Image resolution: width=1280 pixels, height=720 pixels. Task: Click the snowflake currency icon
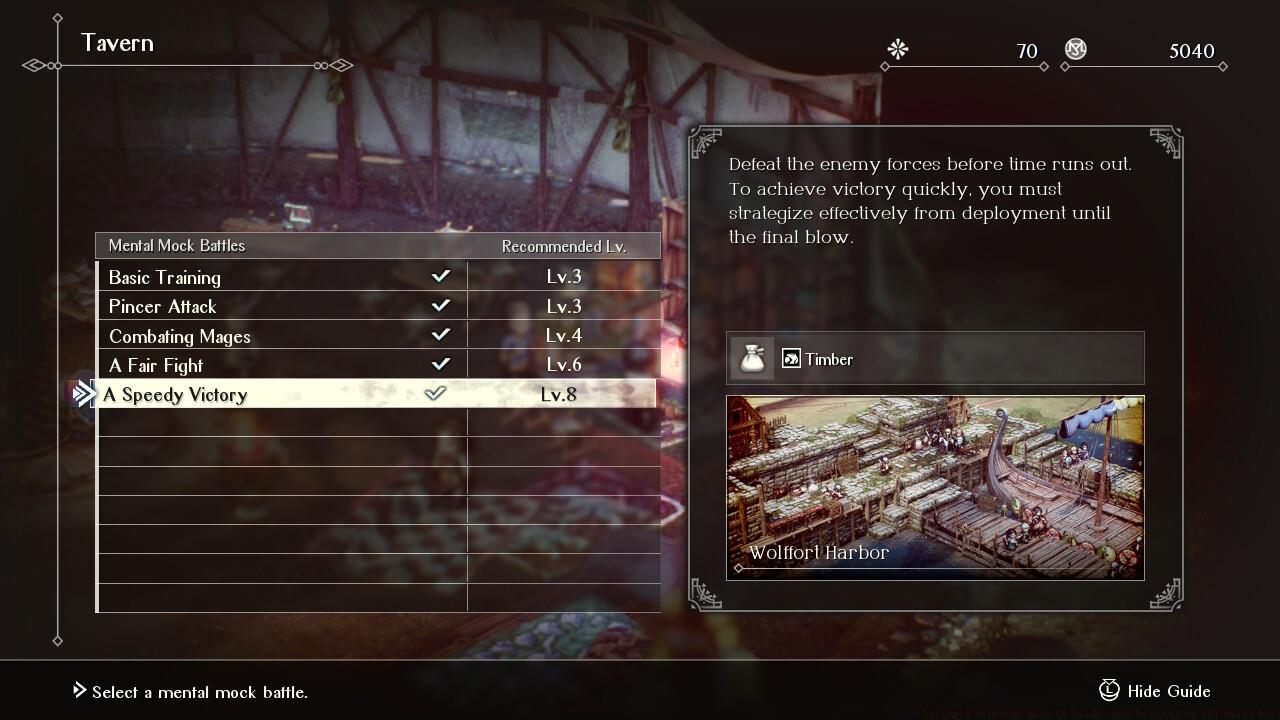point(897,50)
